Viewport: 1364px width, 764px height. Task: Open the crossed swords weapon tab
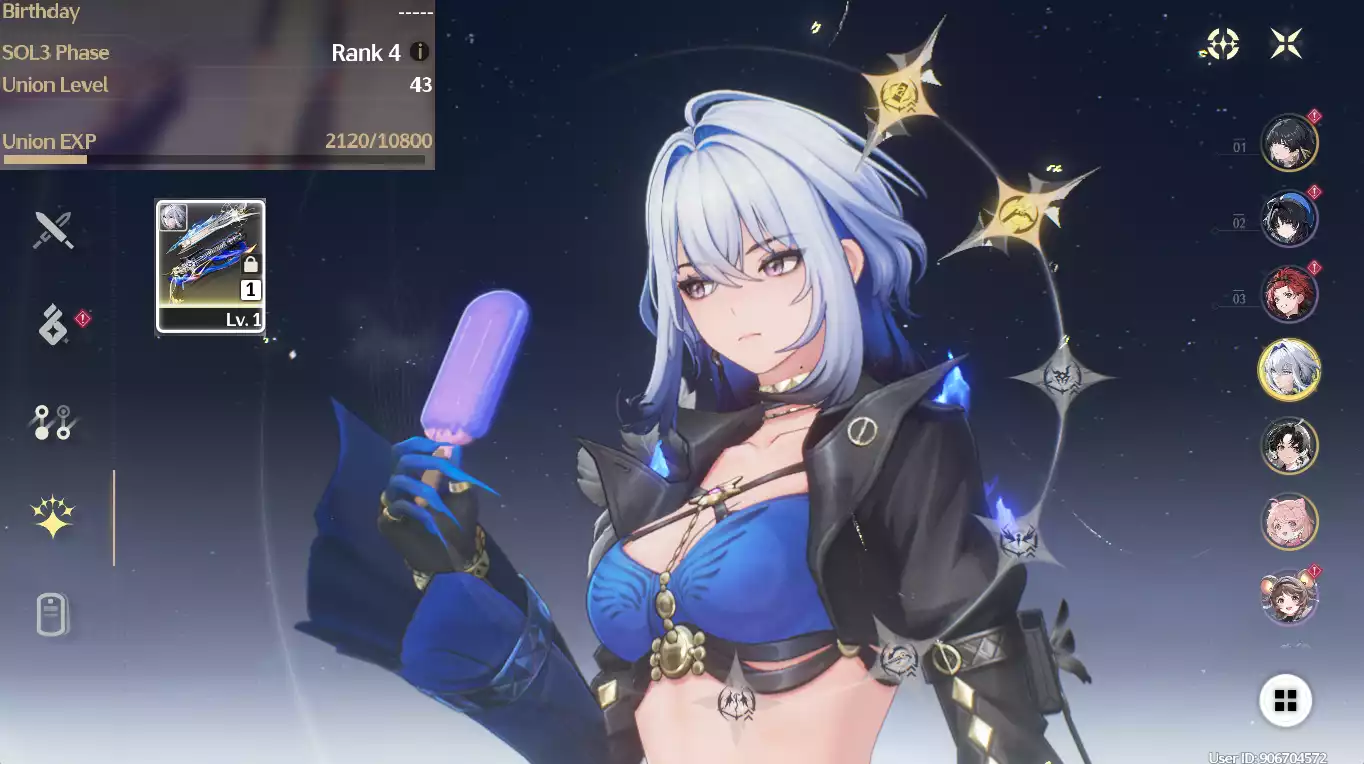click(53, 230)
